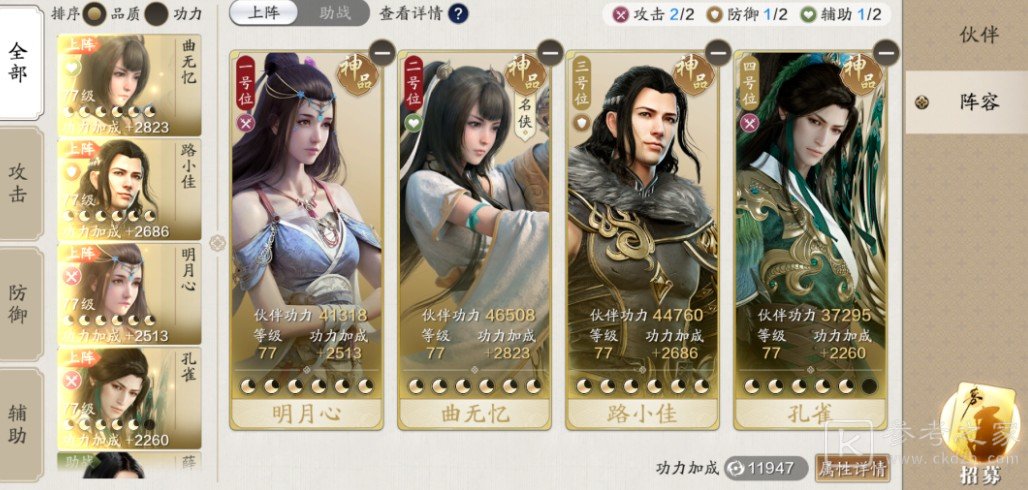Choose 曲无忆 in the companion list

tap(128, 86)
